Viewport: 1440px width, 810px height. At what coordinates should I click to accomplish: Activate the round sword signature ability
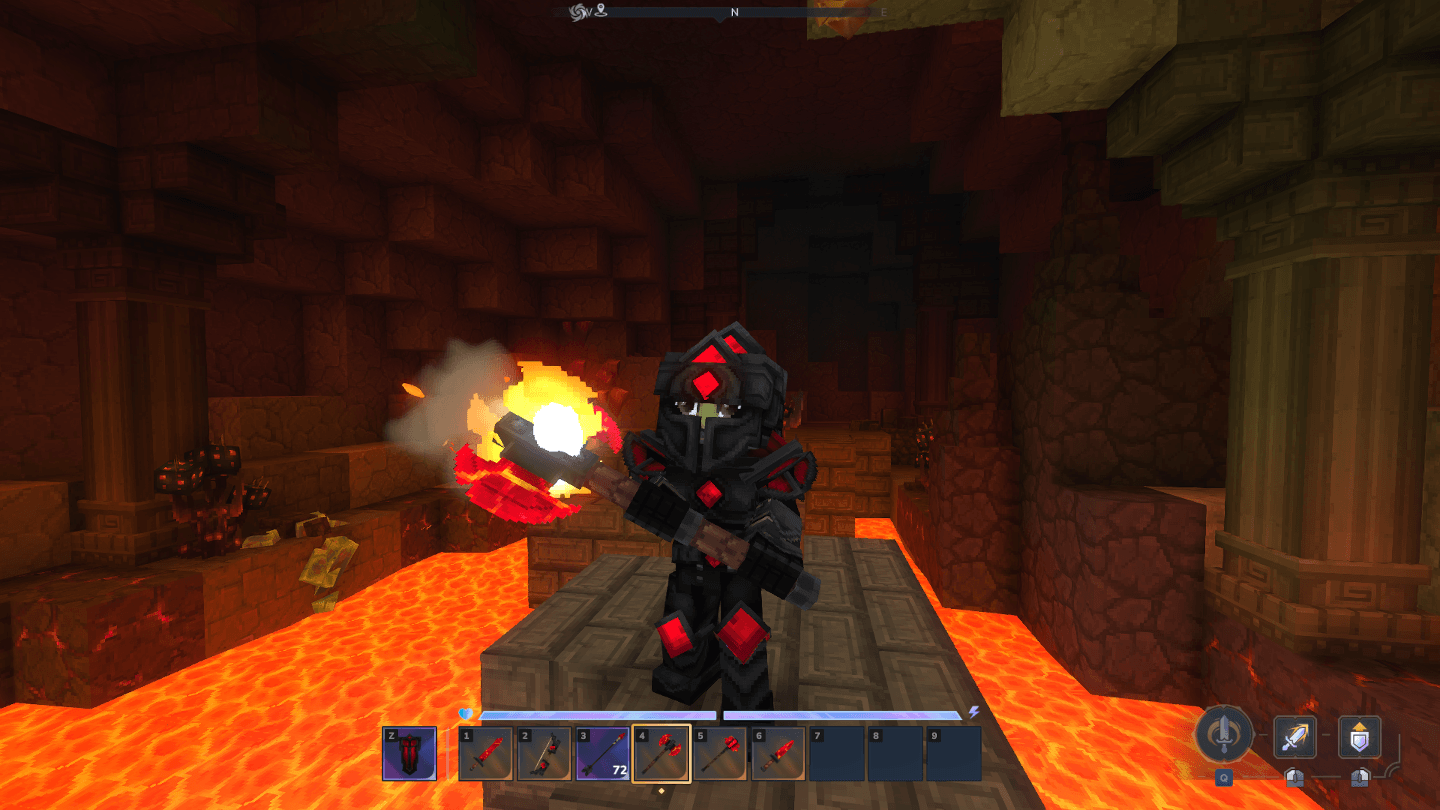(1224, 737)
